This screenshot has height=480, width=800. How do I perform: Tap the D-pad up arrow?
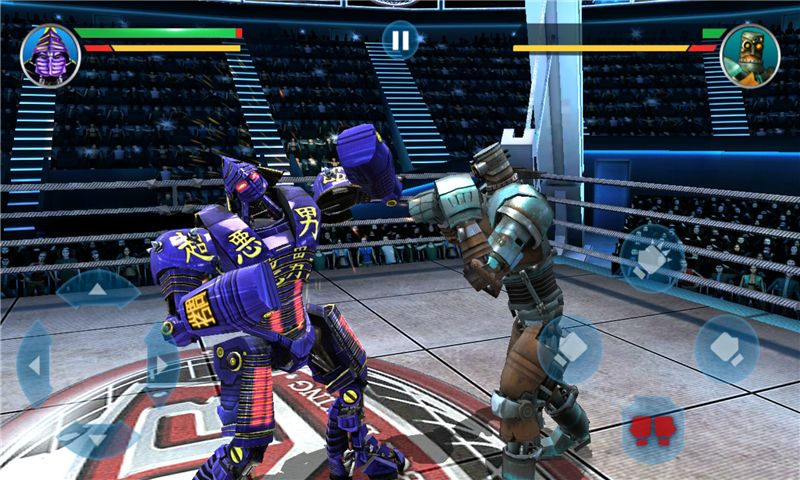coord(97,290)
